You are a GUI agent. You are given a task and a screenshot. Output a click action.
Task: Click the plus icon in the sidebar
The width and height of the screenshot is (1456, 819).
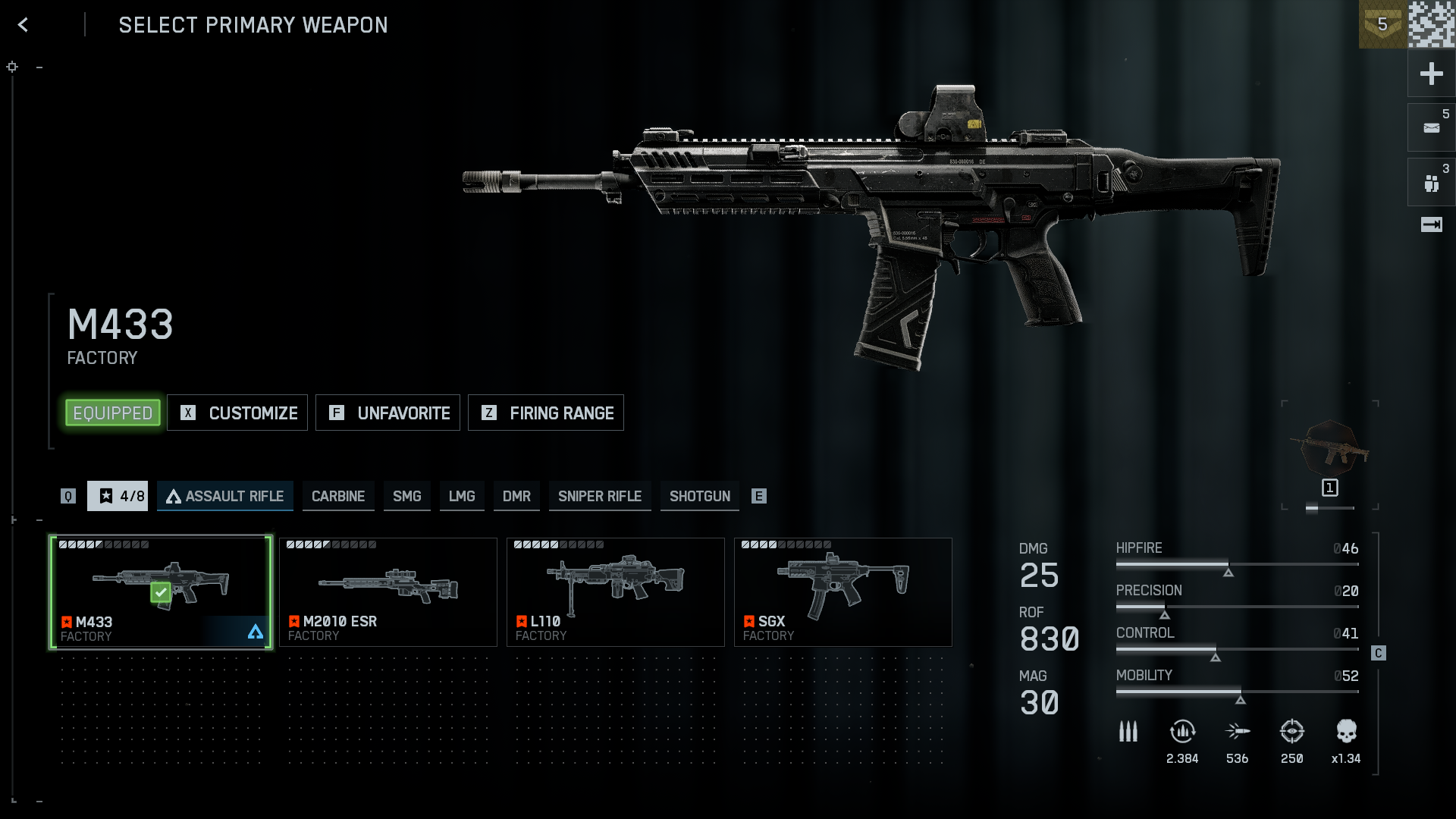coord(1431,74)
